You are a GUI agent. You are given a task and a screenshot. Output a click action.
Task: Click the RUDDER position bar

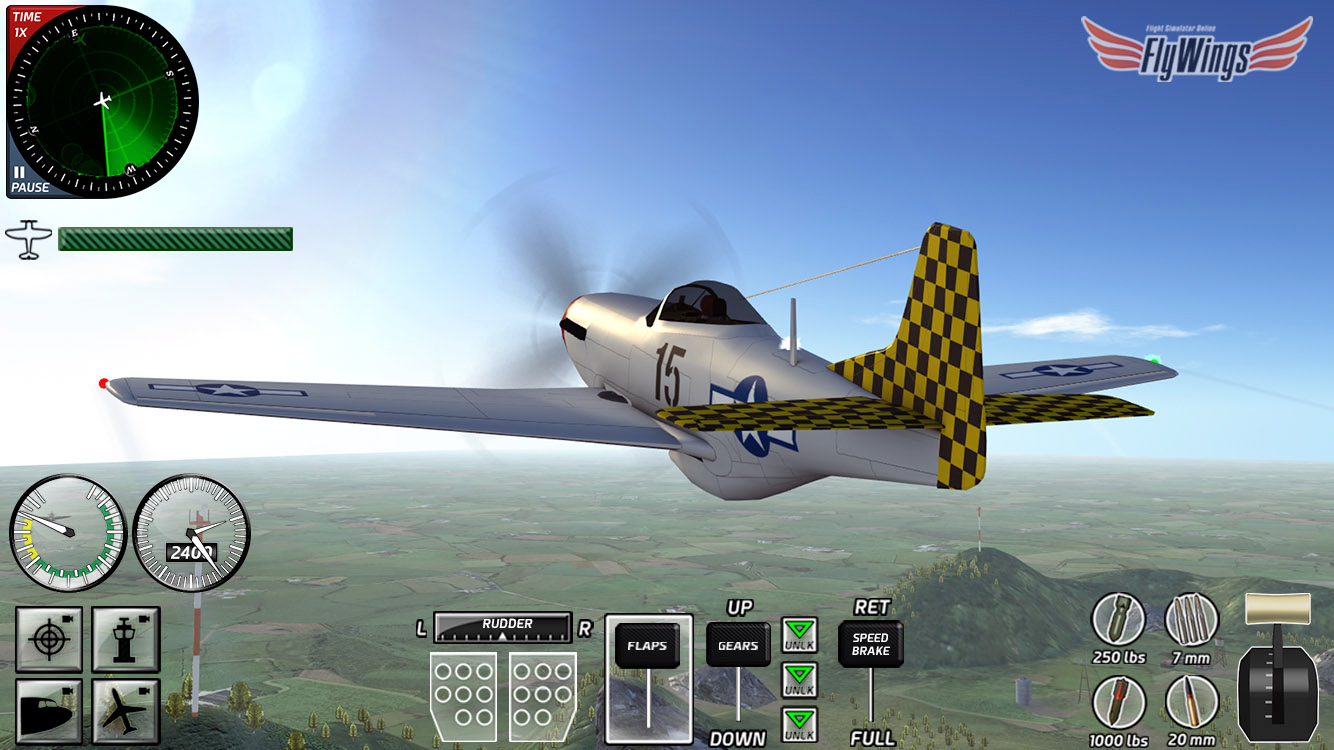coord(503,627)
